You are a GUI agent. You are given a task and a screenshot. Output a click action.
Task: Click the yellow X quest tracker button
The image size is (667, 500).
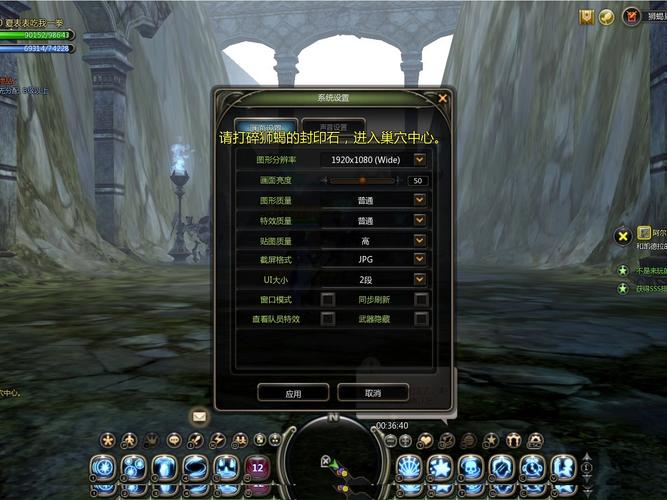[622, 236]
